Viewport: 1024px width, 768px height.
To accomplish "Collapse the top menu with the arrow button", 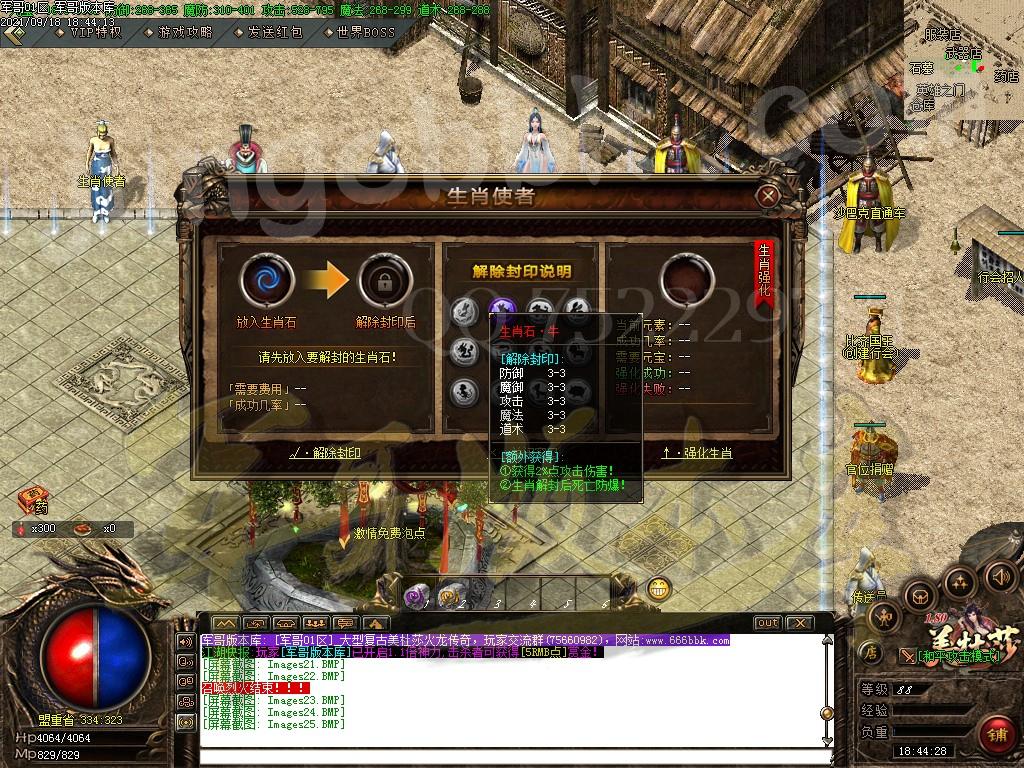I will point(13,32).
